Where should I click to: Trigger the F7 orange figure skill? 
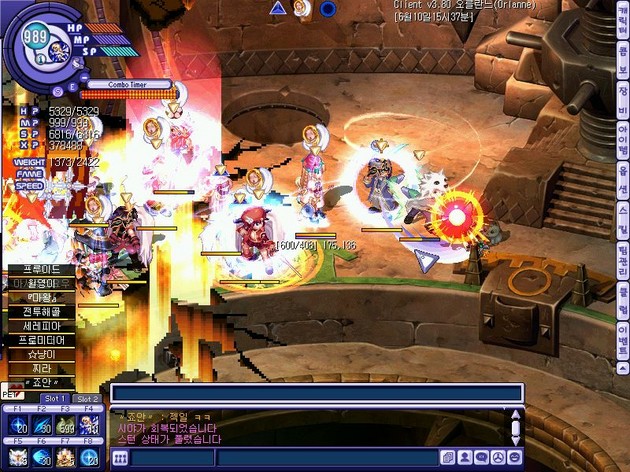66,457
